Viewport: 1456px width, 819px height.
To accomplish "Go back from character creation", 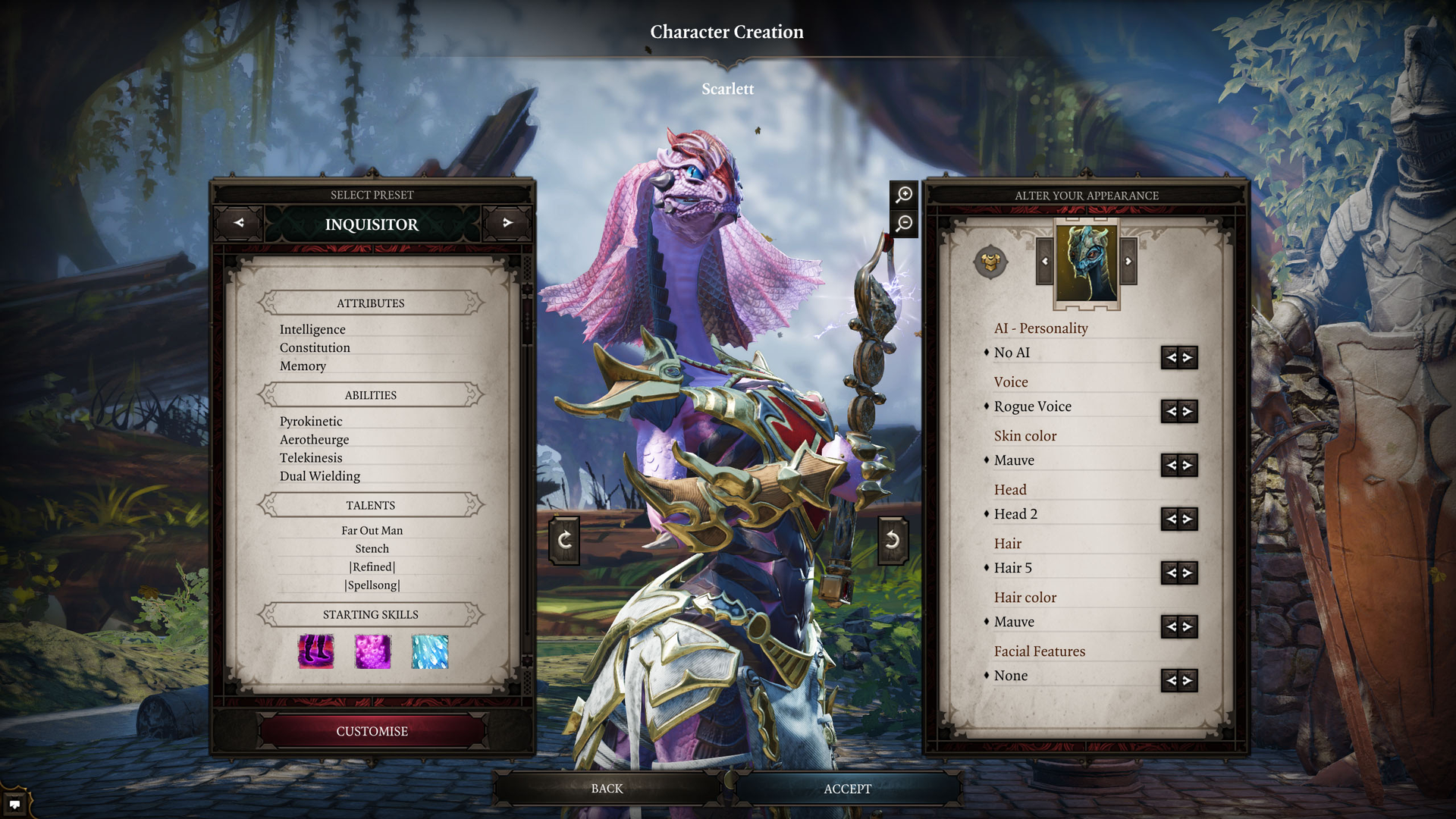I will pos(607,789).
